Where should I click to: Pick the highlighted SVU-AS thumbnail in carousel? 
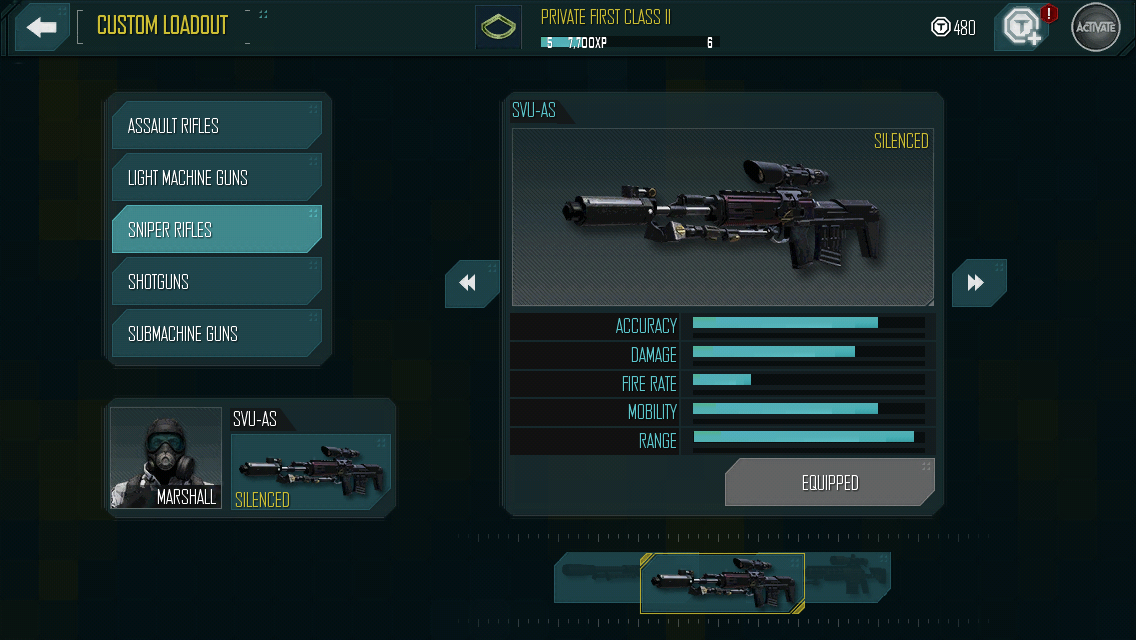722,582
